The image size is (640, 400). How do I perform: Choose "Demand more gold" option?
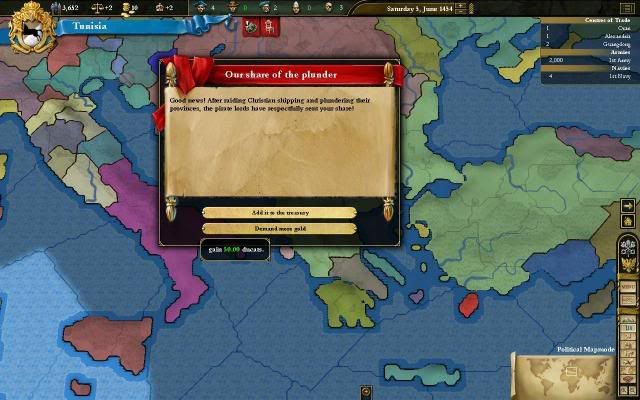pyautogui.click(x=279, y=228)
